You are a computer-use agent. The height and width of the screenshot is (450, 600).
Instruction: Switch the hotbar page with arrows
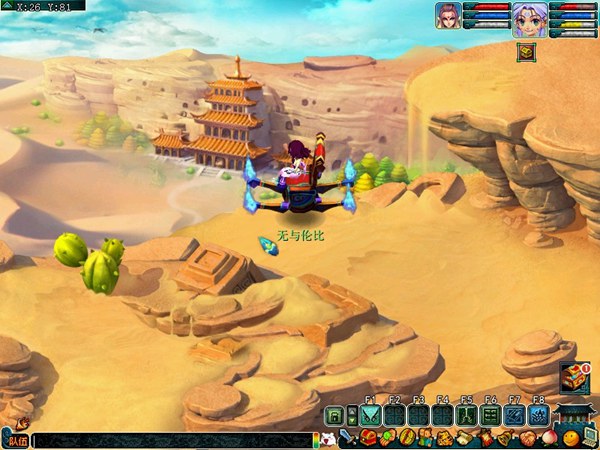pos(352,416)
